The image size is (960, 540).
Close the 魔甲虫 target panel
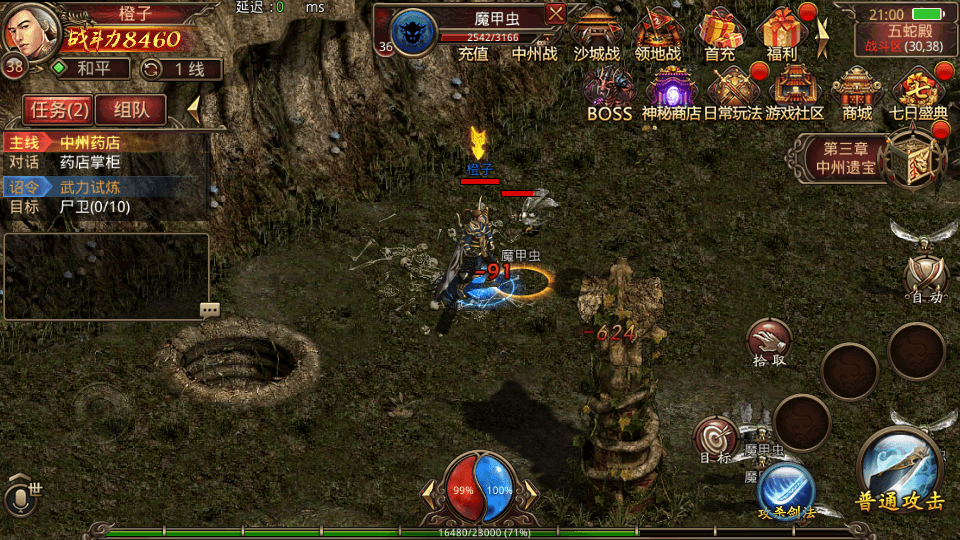556,13
